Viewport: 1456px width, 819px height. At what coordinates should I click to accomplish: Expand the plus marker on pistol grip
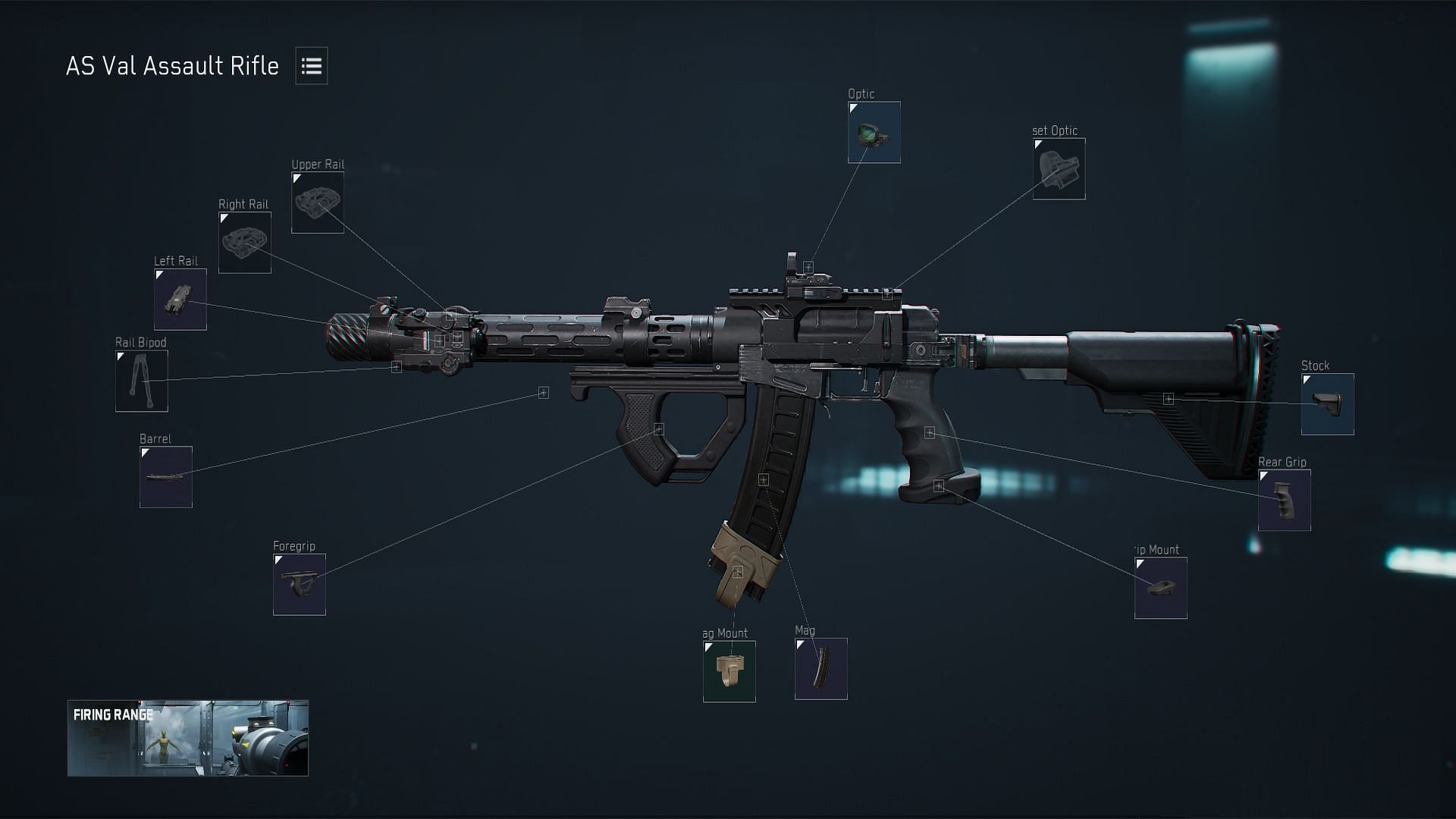point(931,432)
